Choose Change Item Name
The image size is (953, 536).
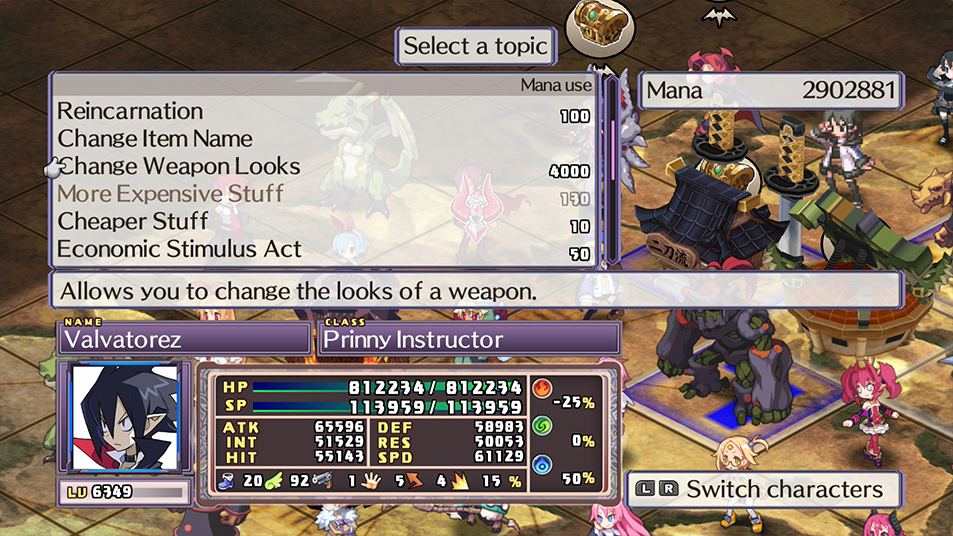[x=155, y=139]
